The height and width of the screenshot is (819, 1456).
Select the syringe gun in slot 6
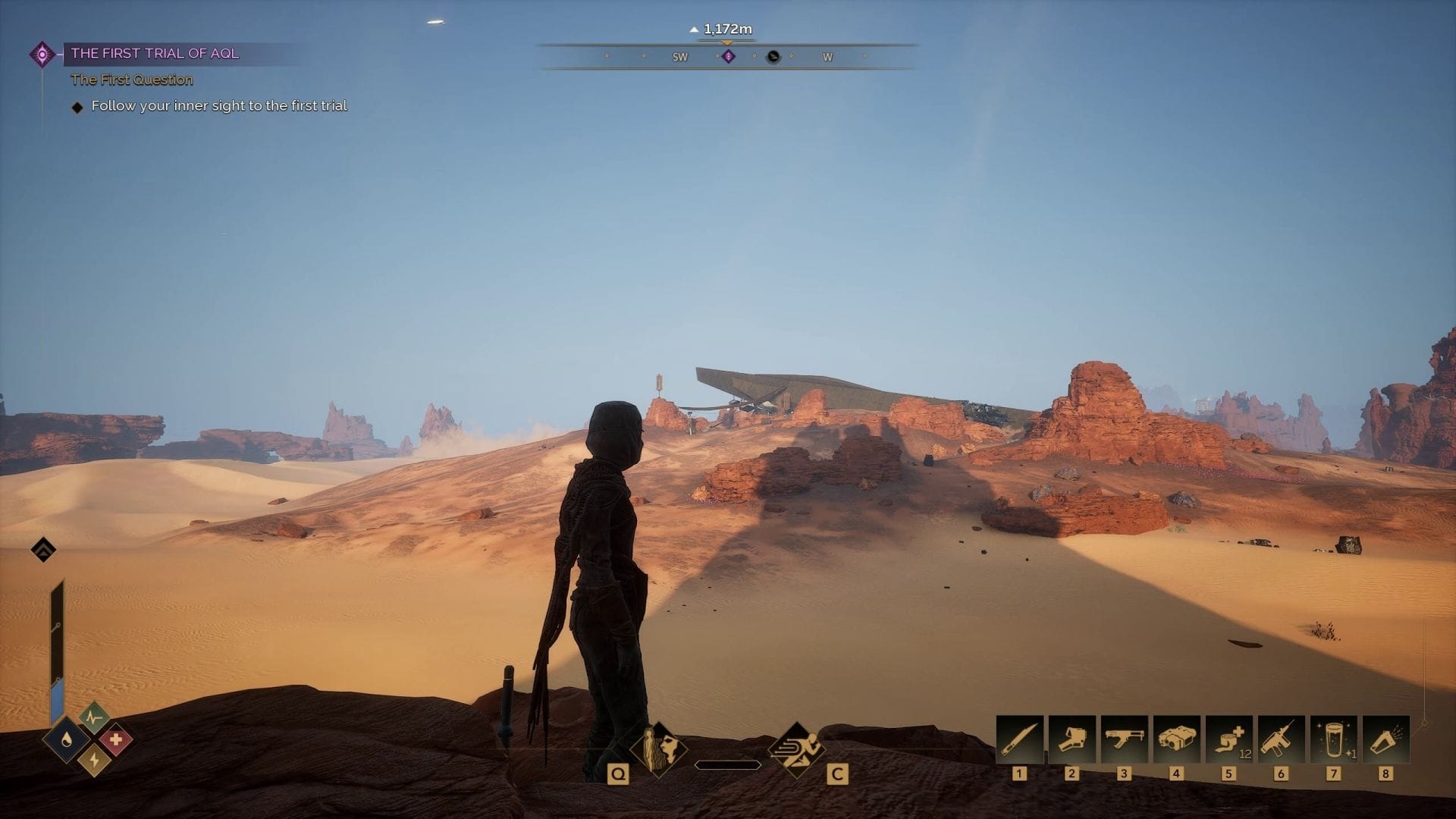tap(1281, 739)
